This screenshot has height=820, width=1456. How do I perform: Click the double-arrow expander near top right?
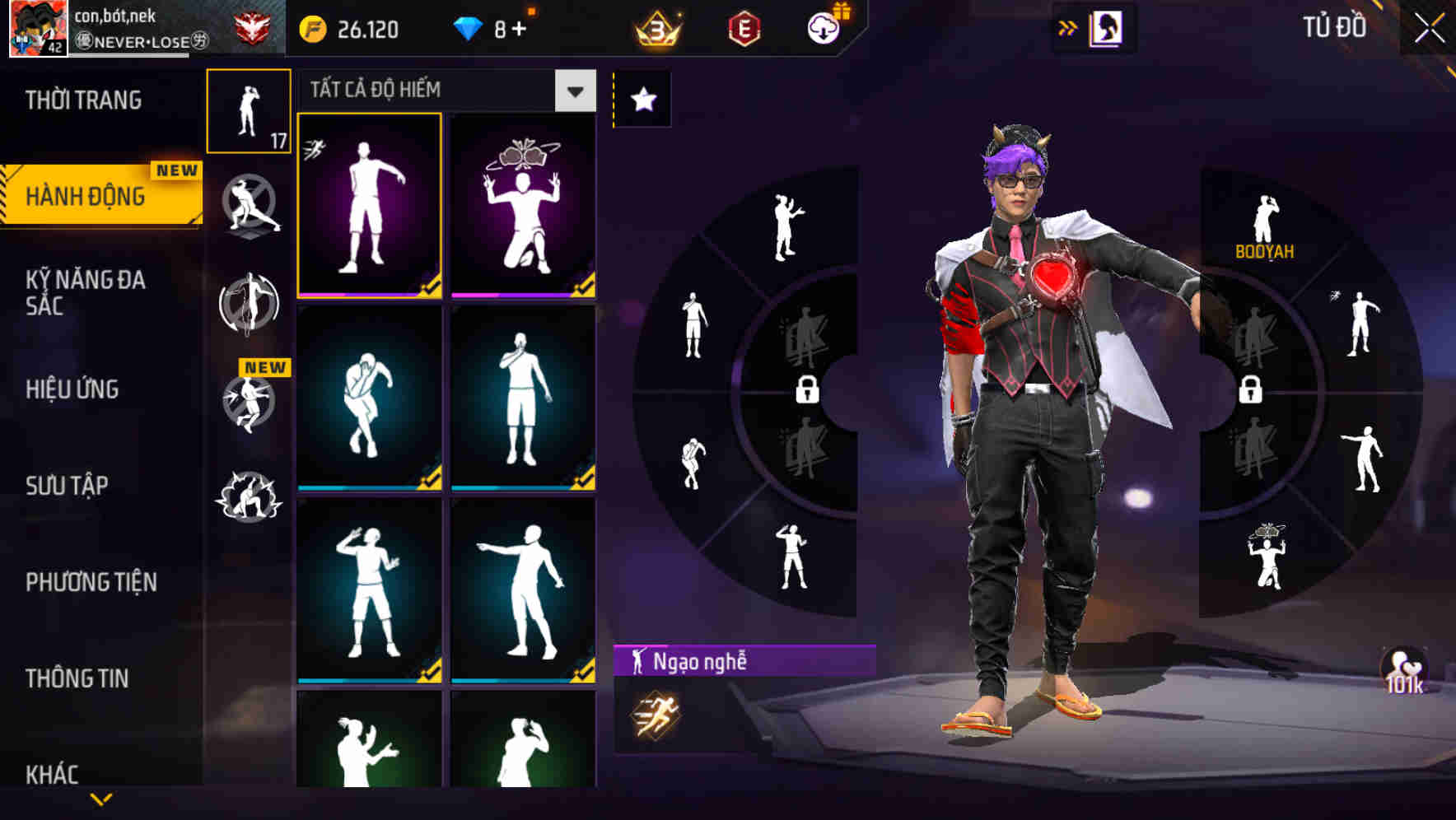[1066, 27]
